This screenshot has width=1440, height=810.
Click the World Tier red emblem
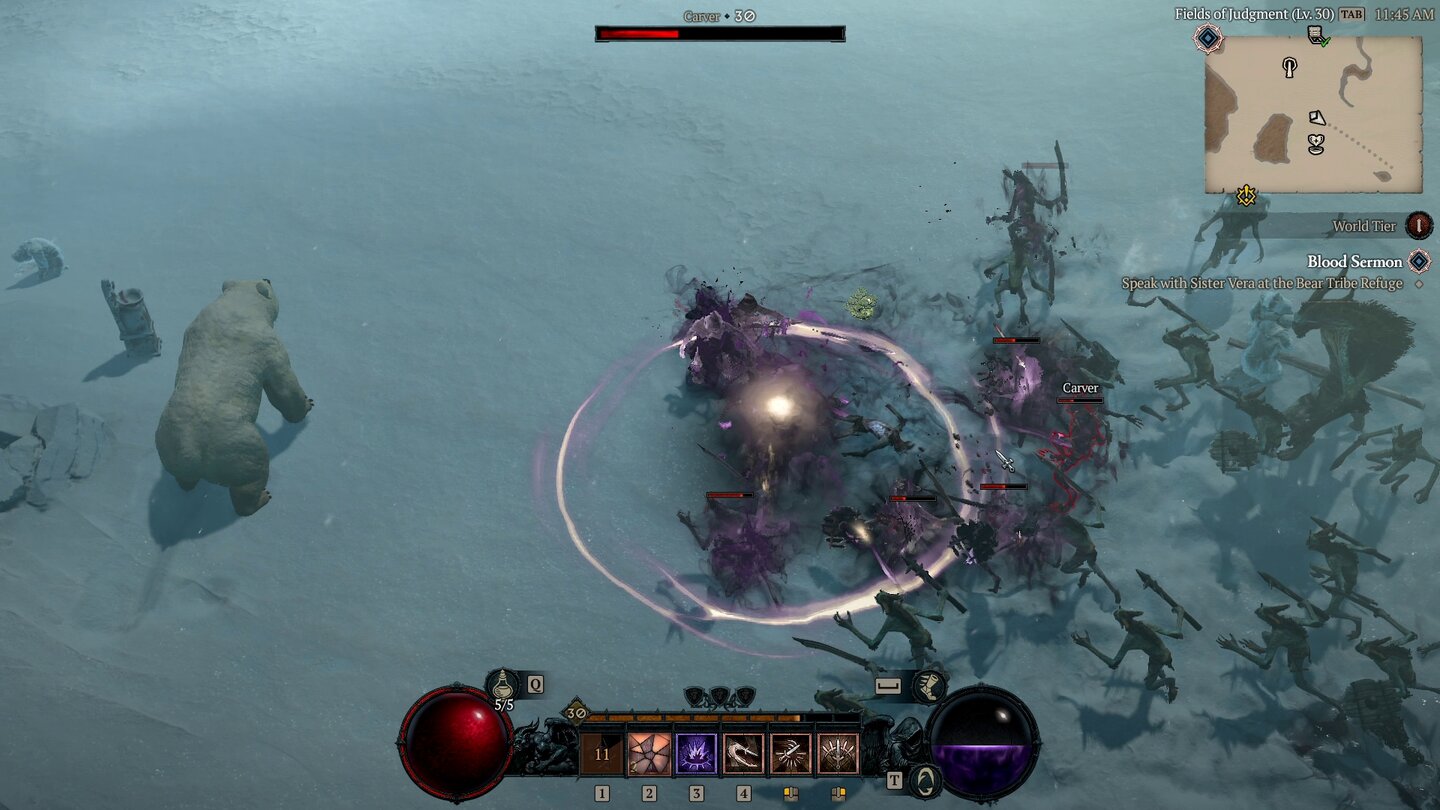(1419, 226)
